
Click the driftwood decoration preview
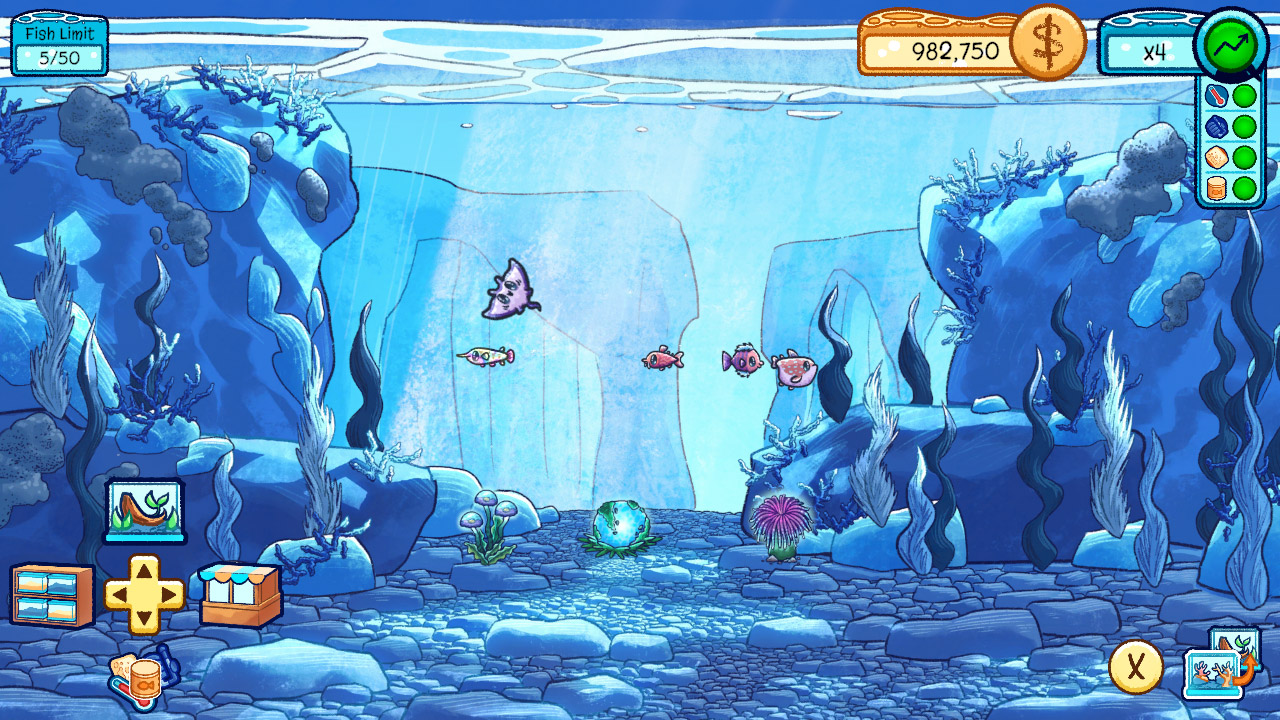coord(143,513)
